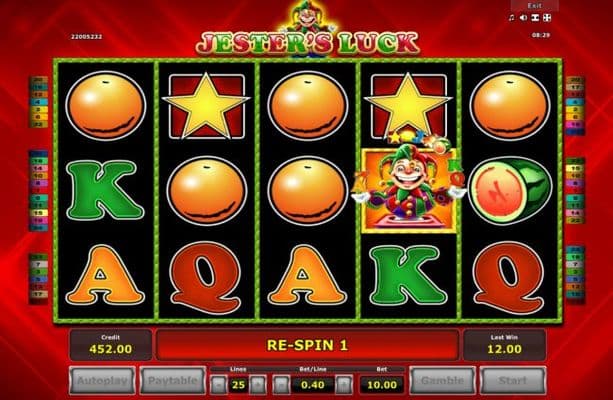
Task: Open the Gamble feature
Action: [439, 381]
